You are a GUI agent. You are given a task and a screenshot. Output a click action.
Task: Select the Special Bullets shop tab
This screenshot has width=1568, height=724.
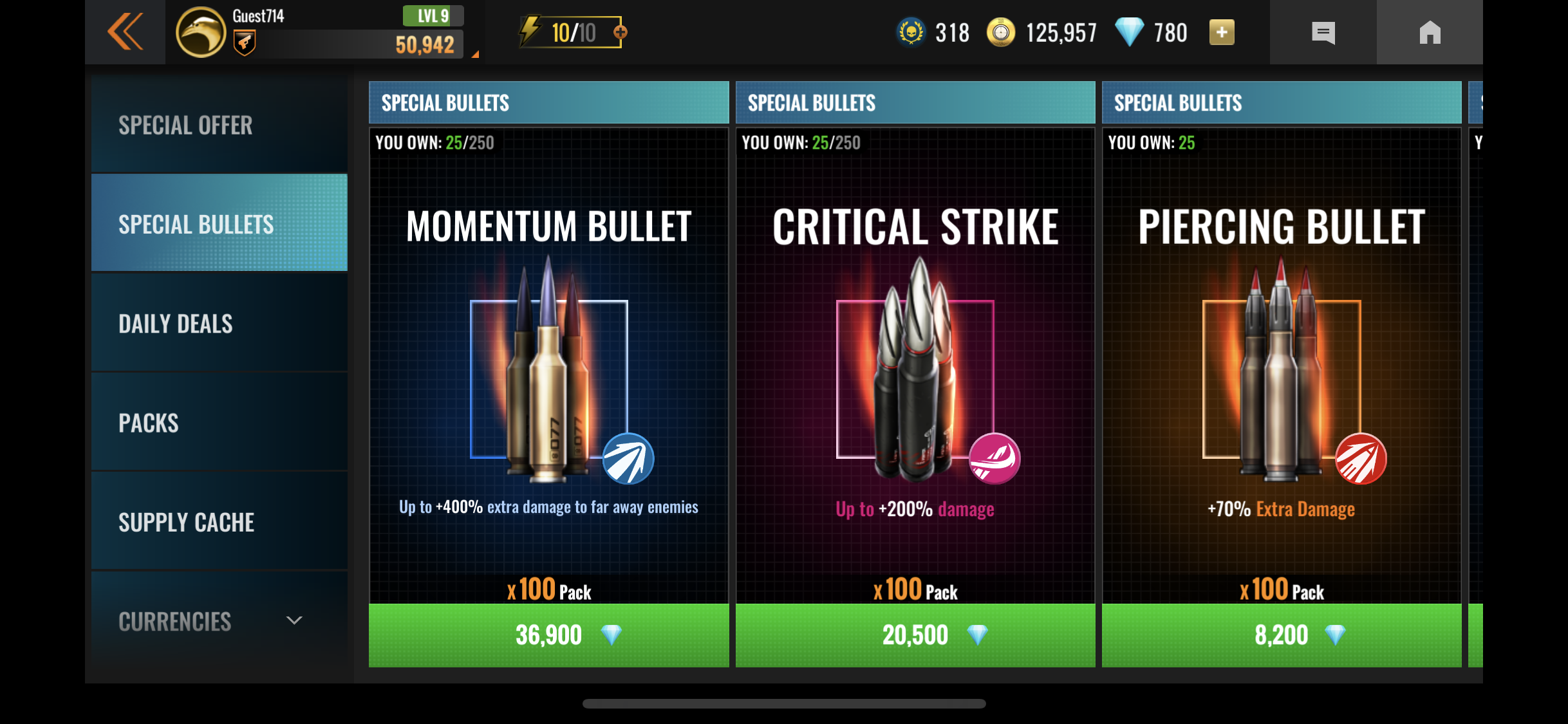click(219, 223)
